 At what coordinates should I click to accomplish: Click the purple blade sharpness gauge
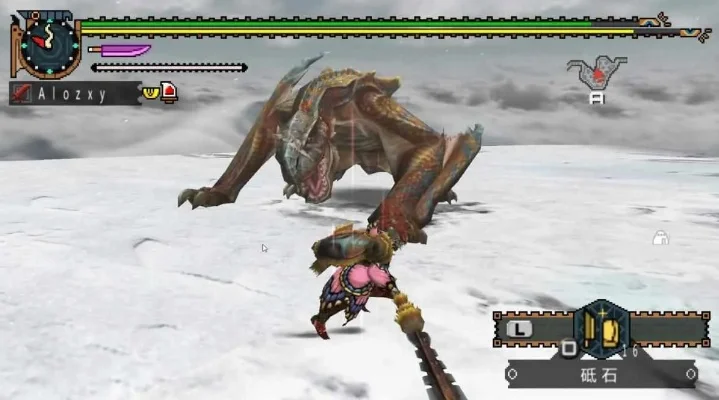pyautogui.click(x=120, y=50)
